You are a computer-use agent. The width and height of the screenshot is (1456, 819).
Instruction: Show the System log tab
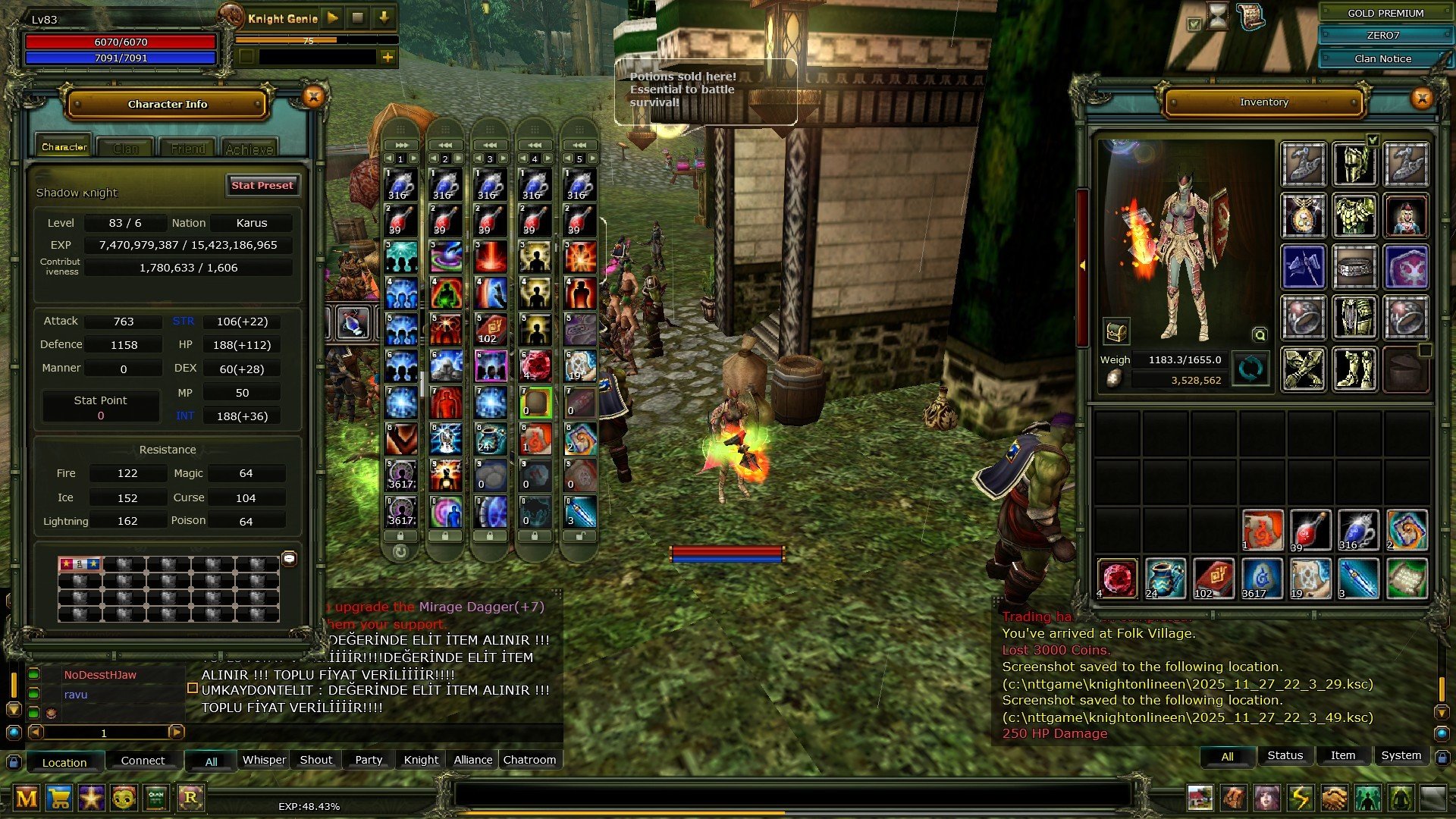[x=1401, y=755]
